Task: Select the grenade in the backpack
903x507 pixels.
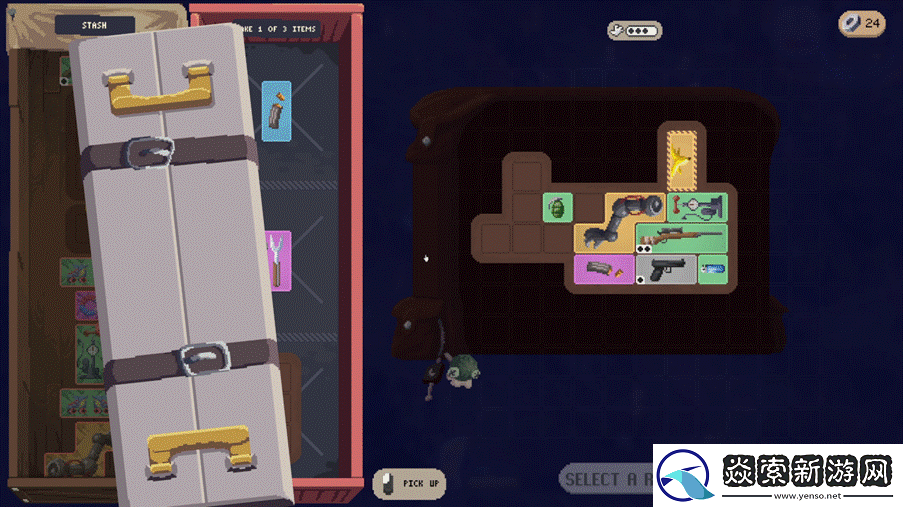Action: click(557, 207)
